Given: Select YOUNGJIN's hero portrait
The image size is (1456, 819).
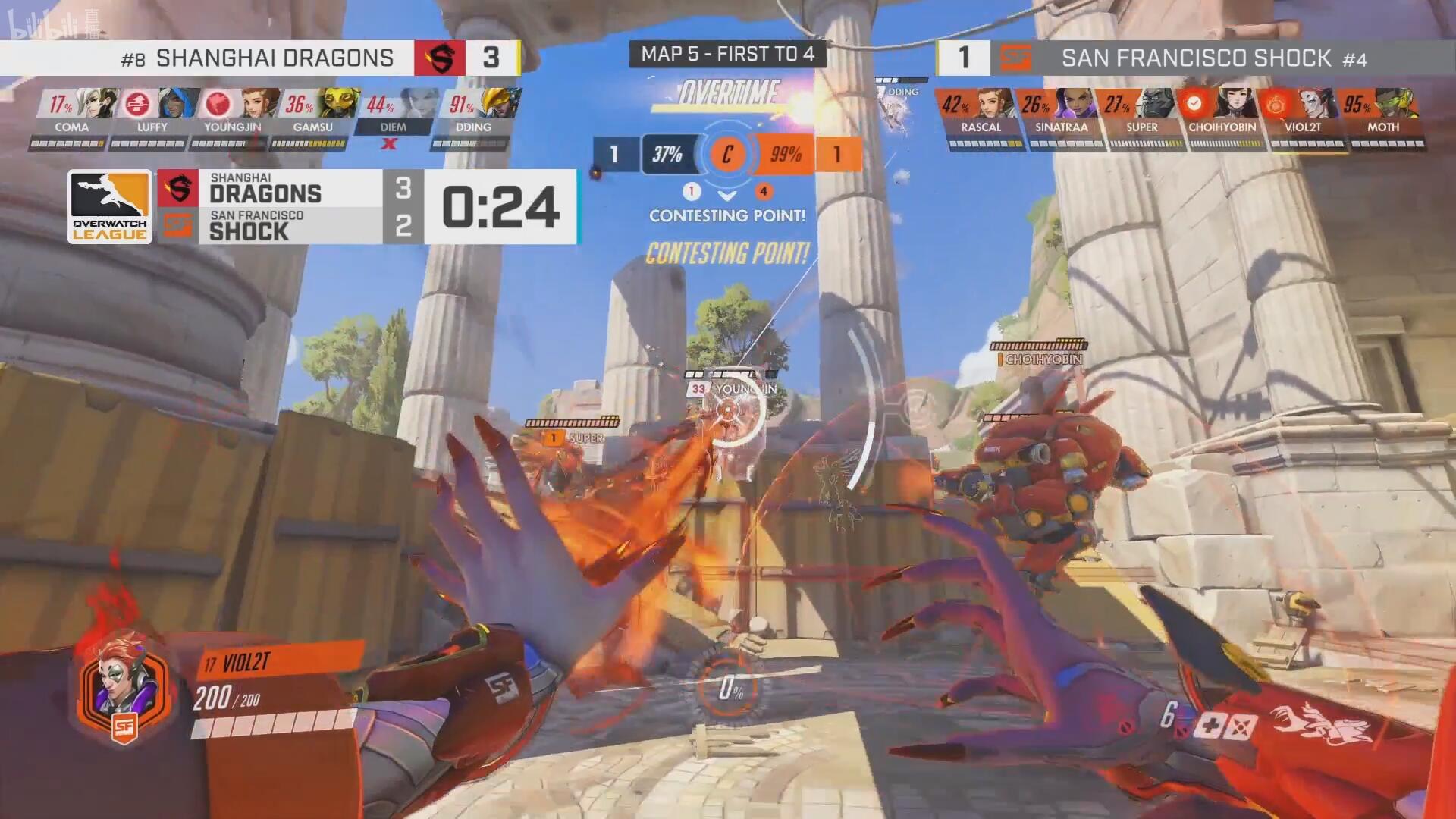Looking at the screenshot, I should point(261,104).
